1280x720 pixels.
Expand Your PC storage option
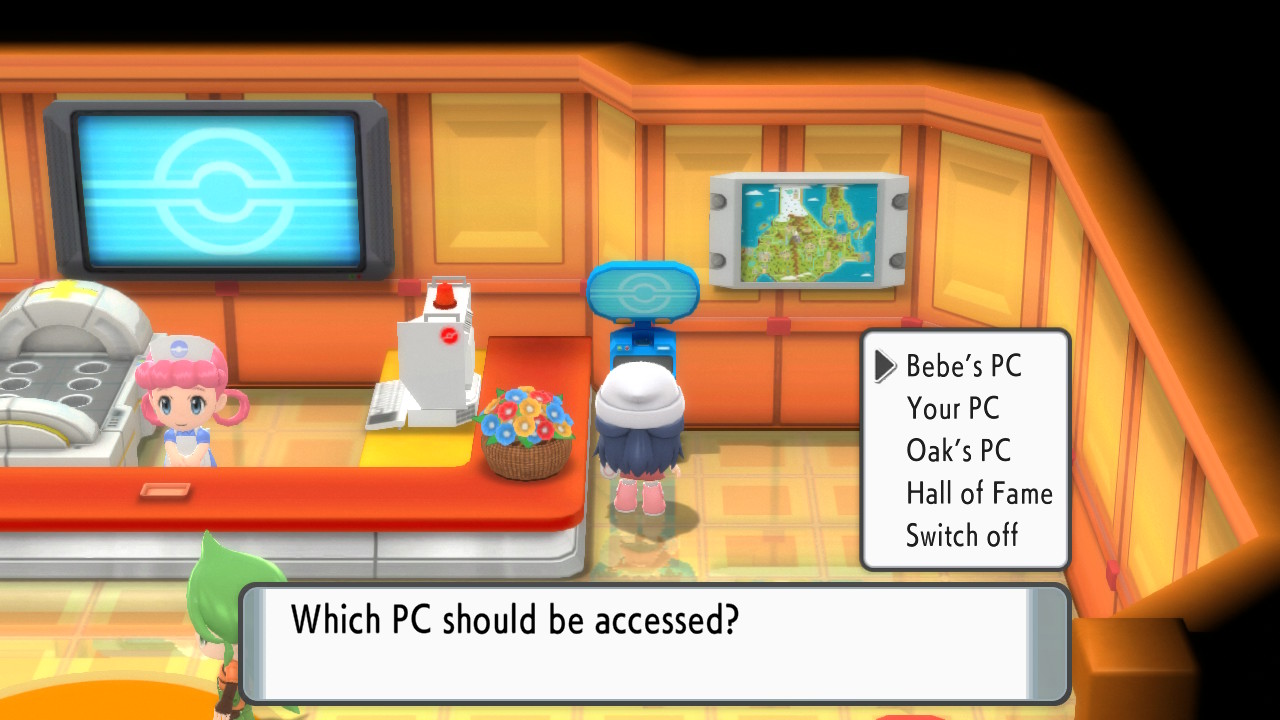pyautogui.click(x=952, y=409)
